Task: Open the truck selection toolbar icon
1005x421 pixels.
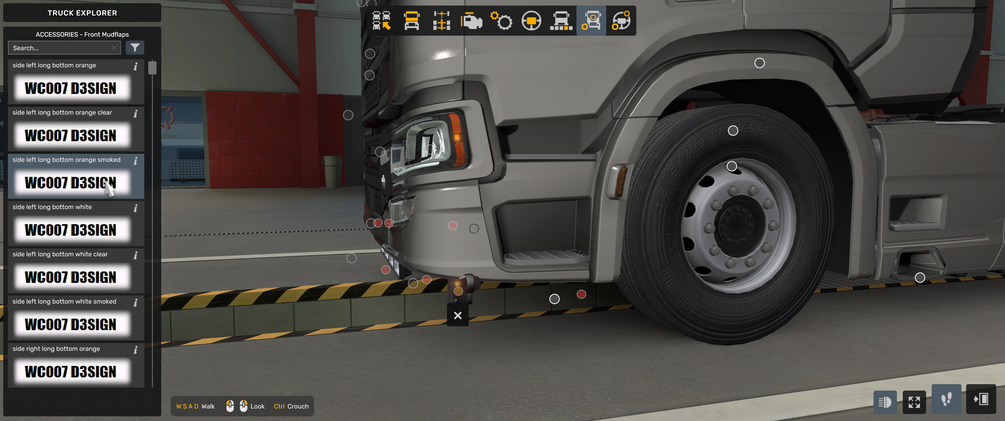Action: click(382, 20)
